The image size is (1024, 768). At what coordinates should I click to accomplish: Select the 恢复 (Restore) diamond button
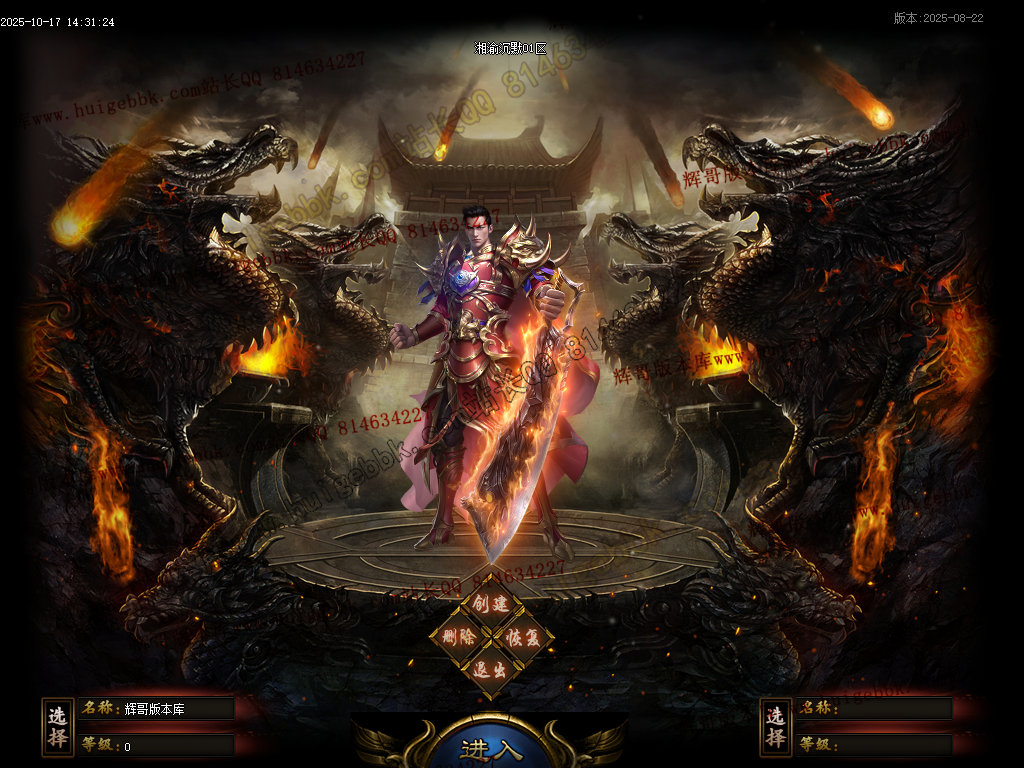523,637
